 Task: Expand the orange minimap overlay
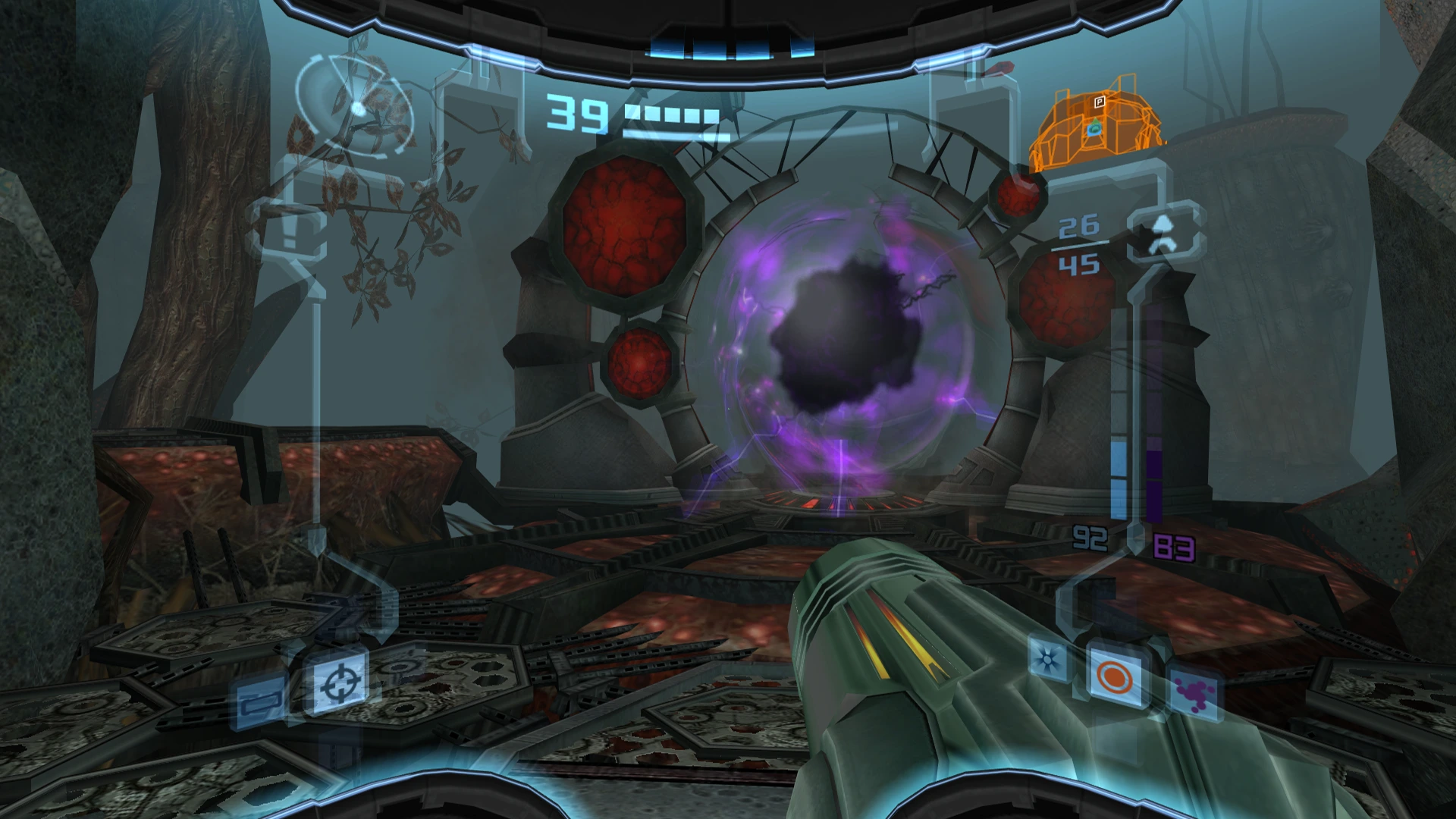[1100, 121]
